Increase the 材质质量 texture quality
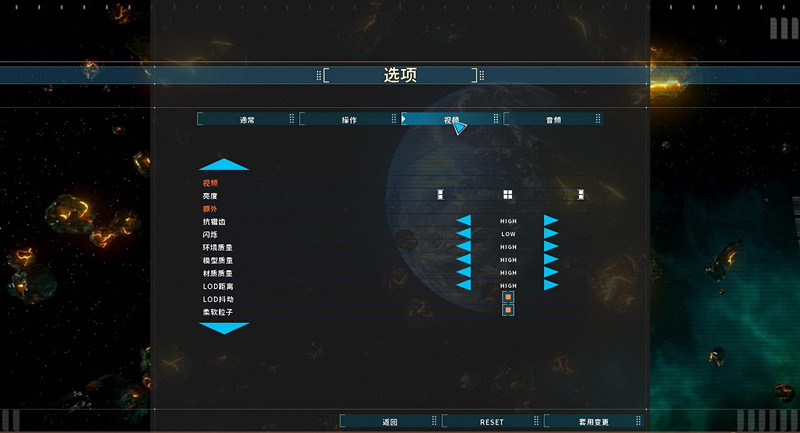This screenshot has height=433, width=800. click(551, 273)
